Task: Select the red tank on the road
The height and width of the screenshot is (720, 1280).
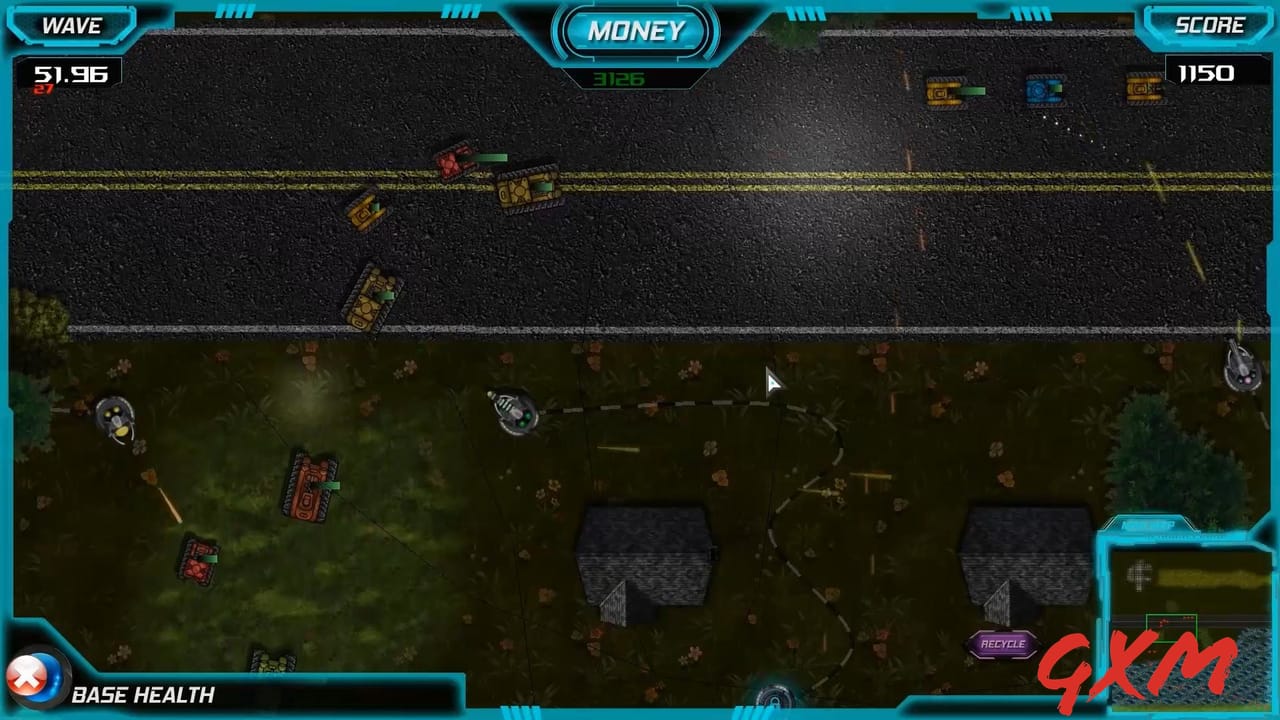Action: (x=456, y=162)
